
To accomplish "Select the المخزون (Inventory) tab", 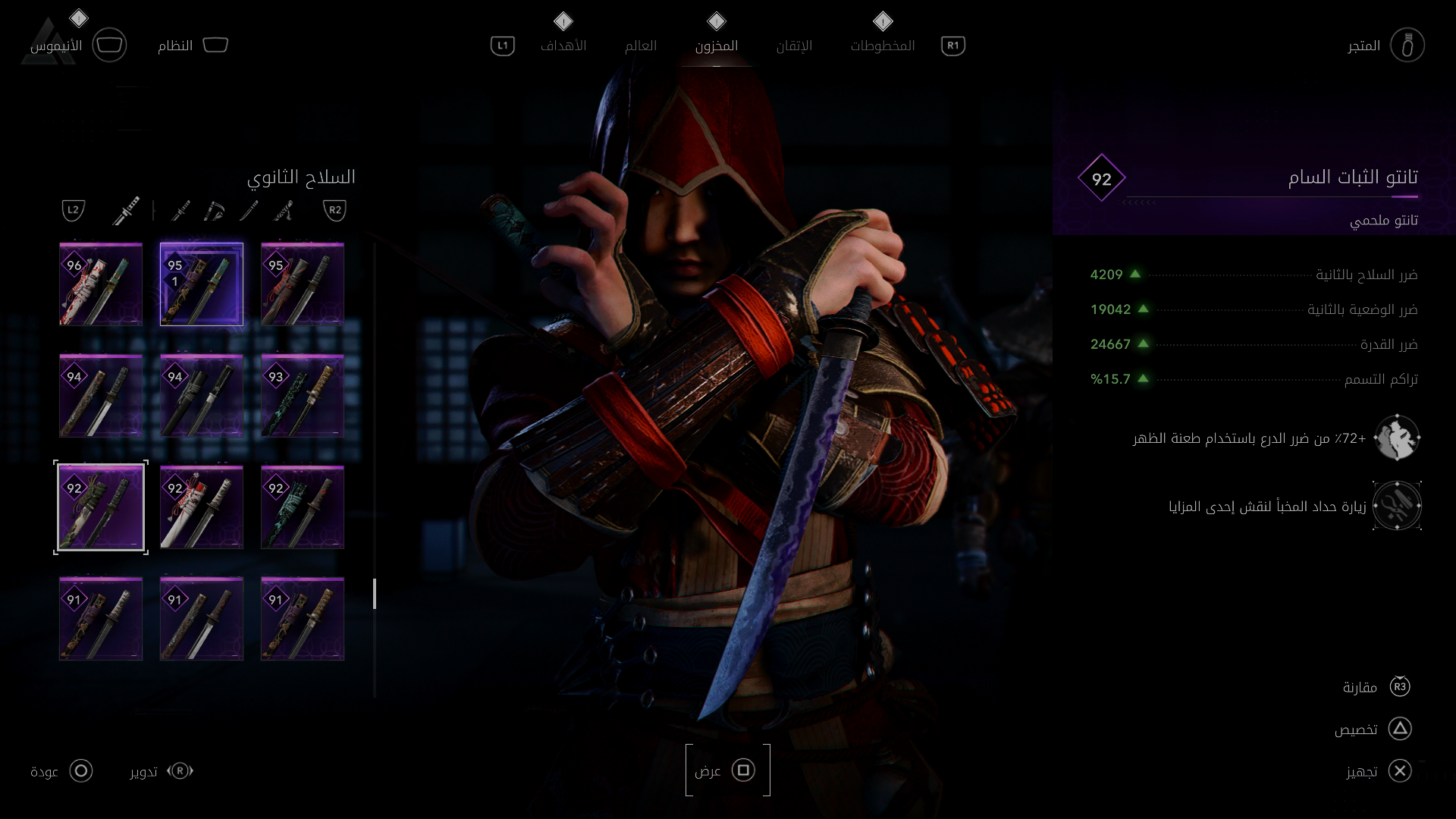I will coord(716,45).
